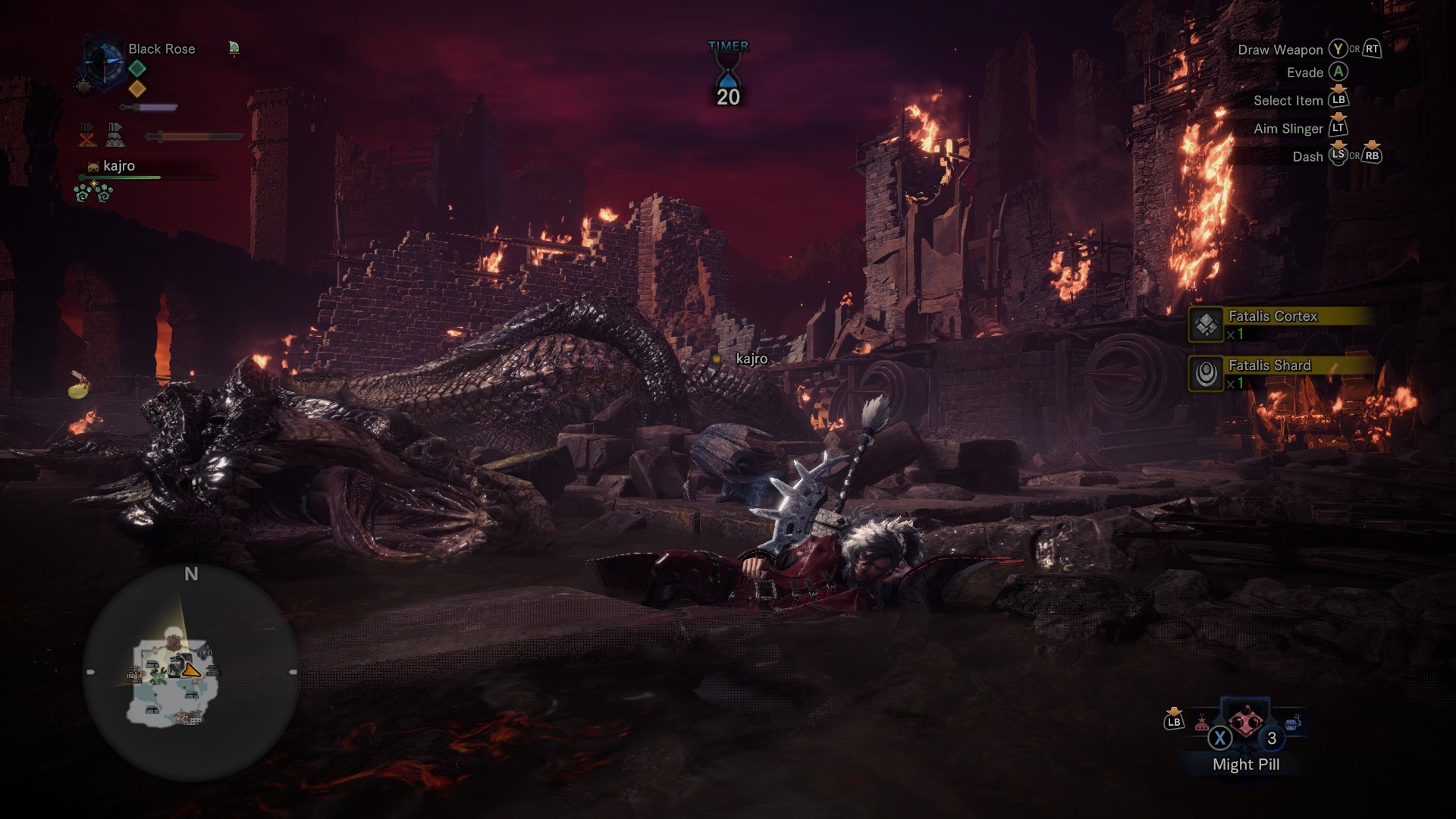Image resolution: width=1456 pixels, height=819 pixels.
Task: Choose the blue item right of Might Pill
Action: (1294, 721)
